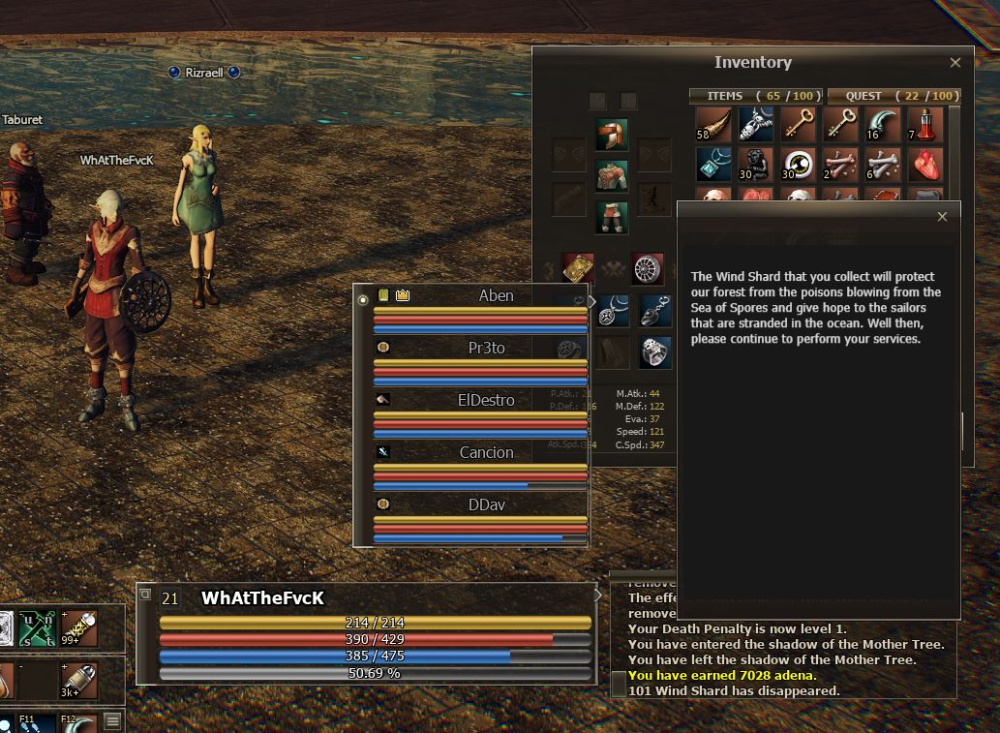Activate the hotbar shot item with 3k+ count
Screen dimensions: 1000x733
(78, 680)
